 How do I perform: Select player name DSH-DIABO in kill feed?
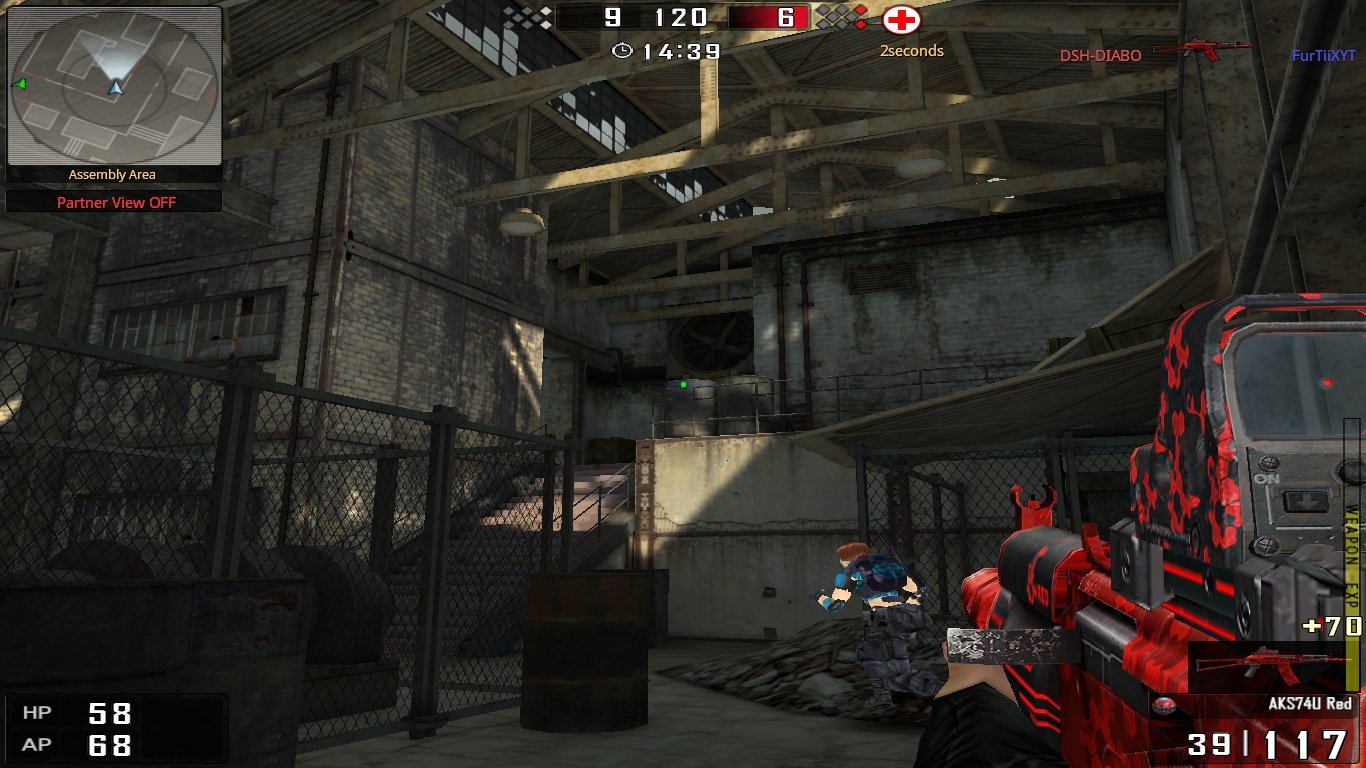pyautogui.click(x=1101, y=56)
